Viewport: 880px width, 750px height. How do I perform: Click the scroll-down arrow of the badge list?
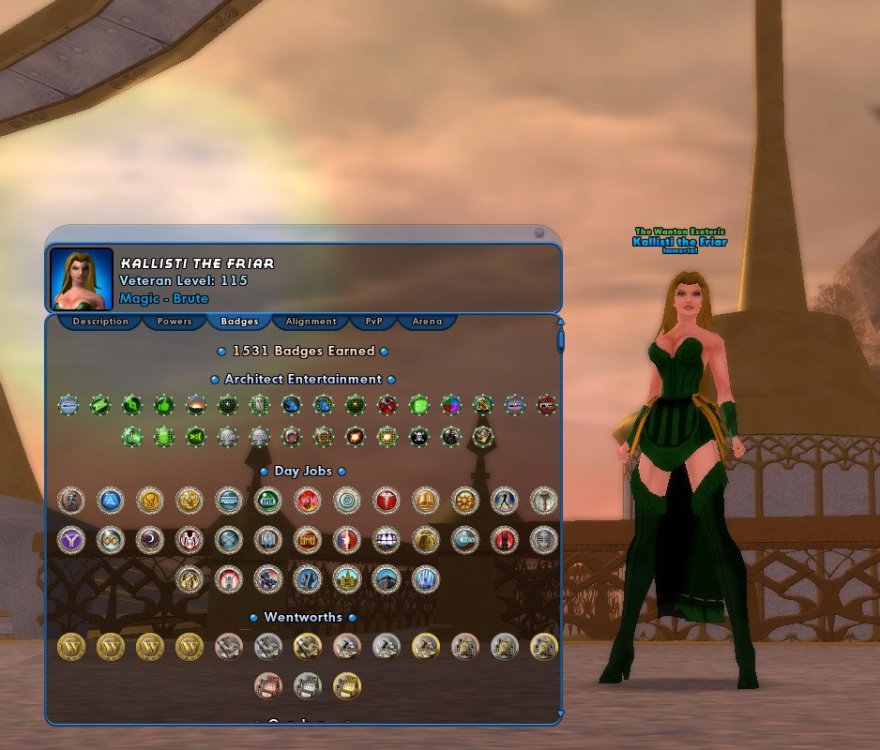[560, 716]
